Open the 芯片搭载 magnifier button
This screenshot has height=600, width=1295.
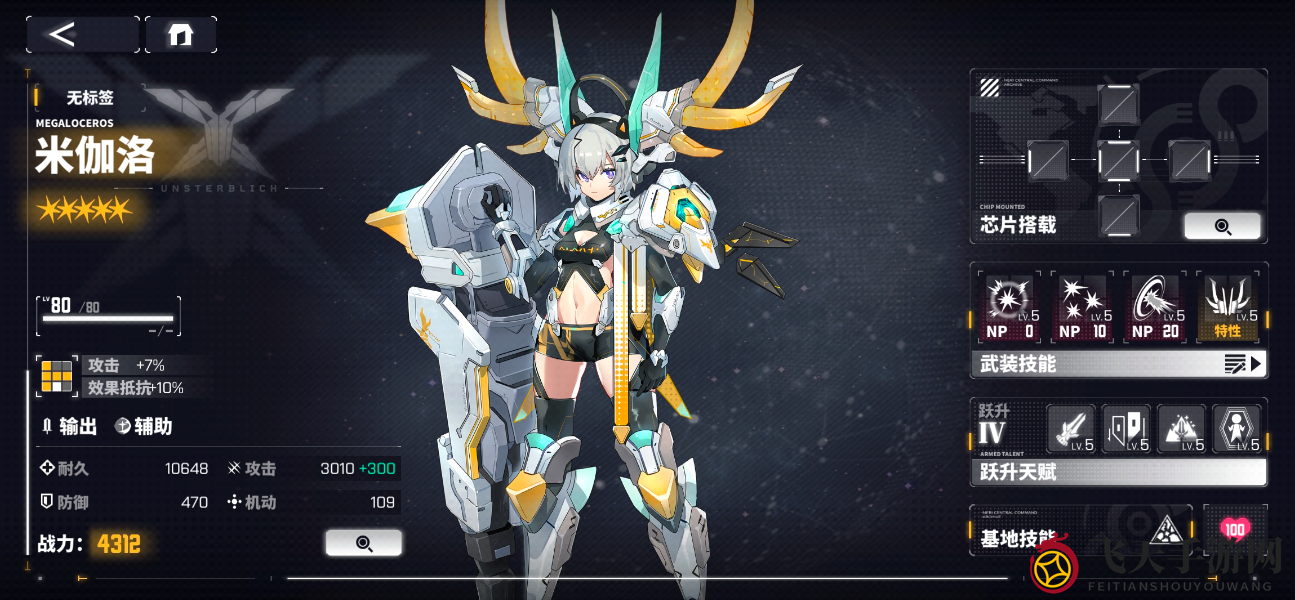pos(1222,226)
